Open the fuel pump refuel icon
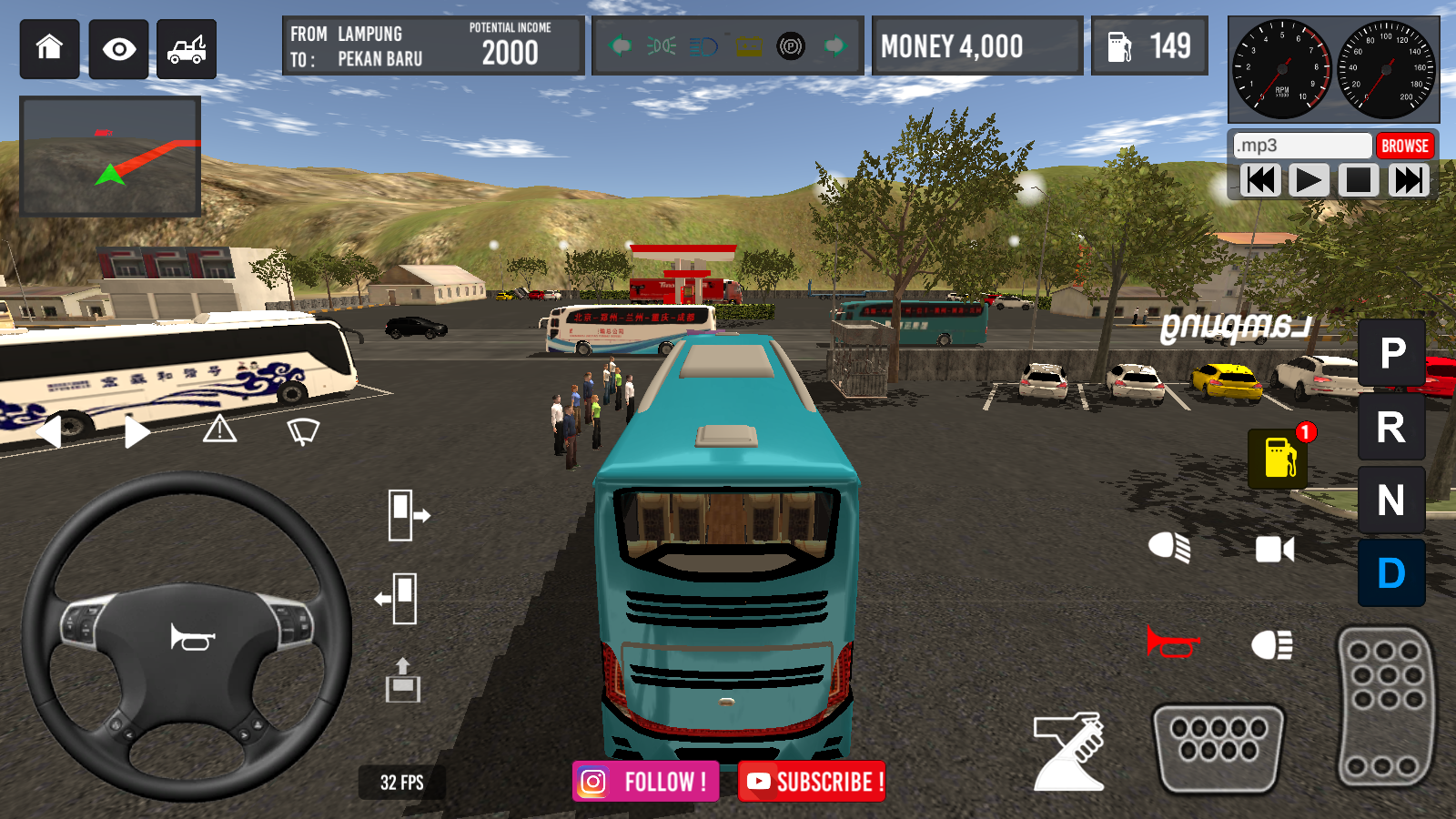The width and height of the screenshot is (1456, 819). (1278, 457)
